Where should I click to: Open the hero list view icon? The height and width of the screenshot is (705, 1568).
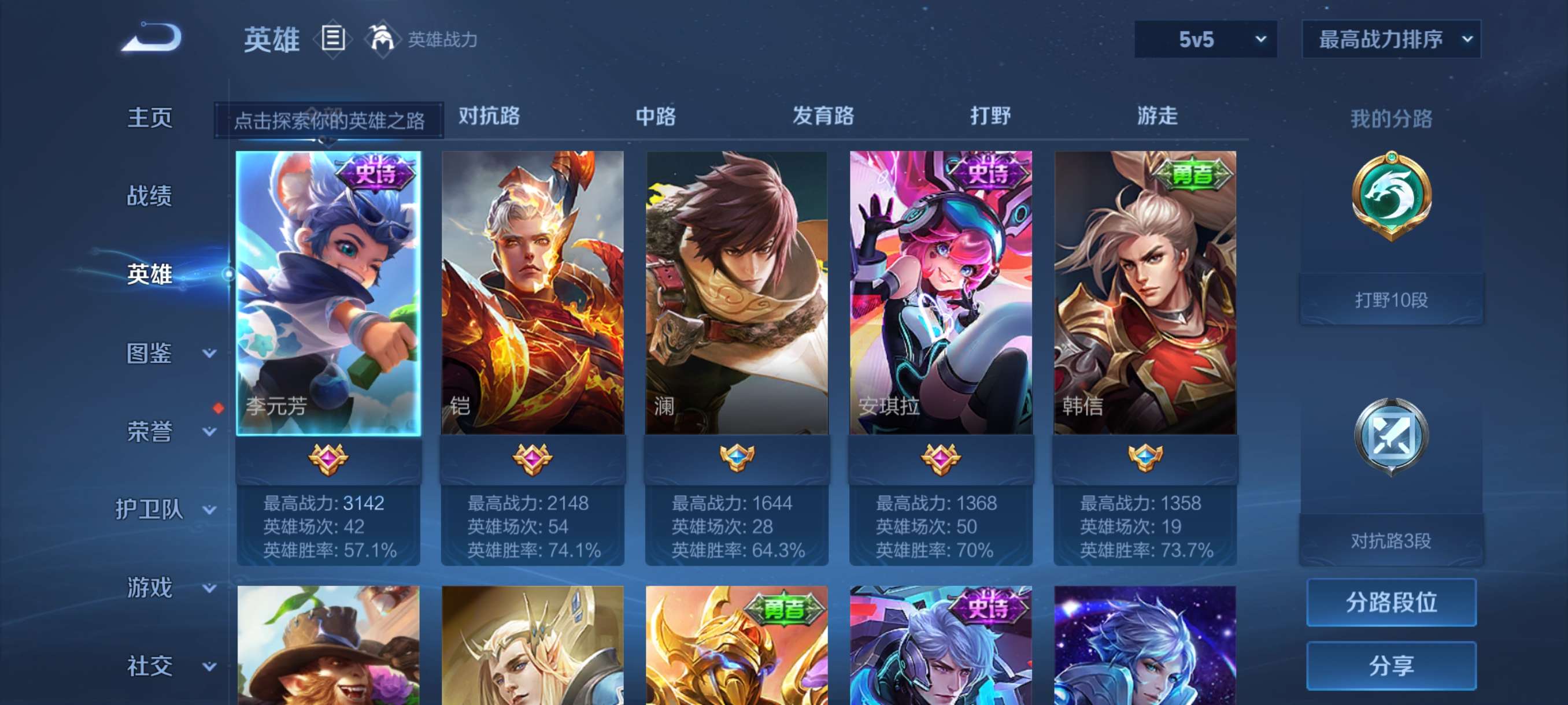coord(331,38)
